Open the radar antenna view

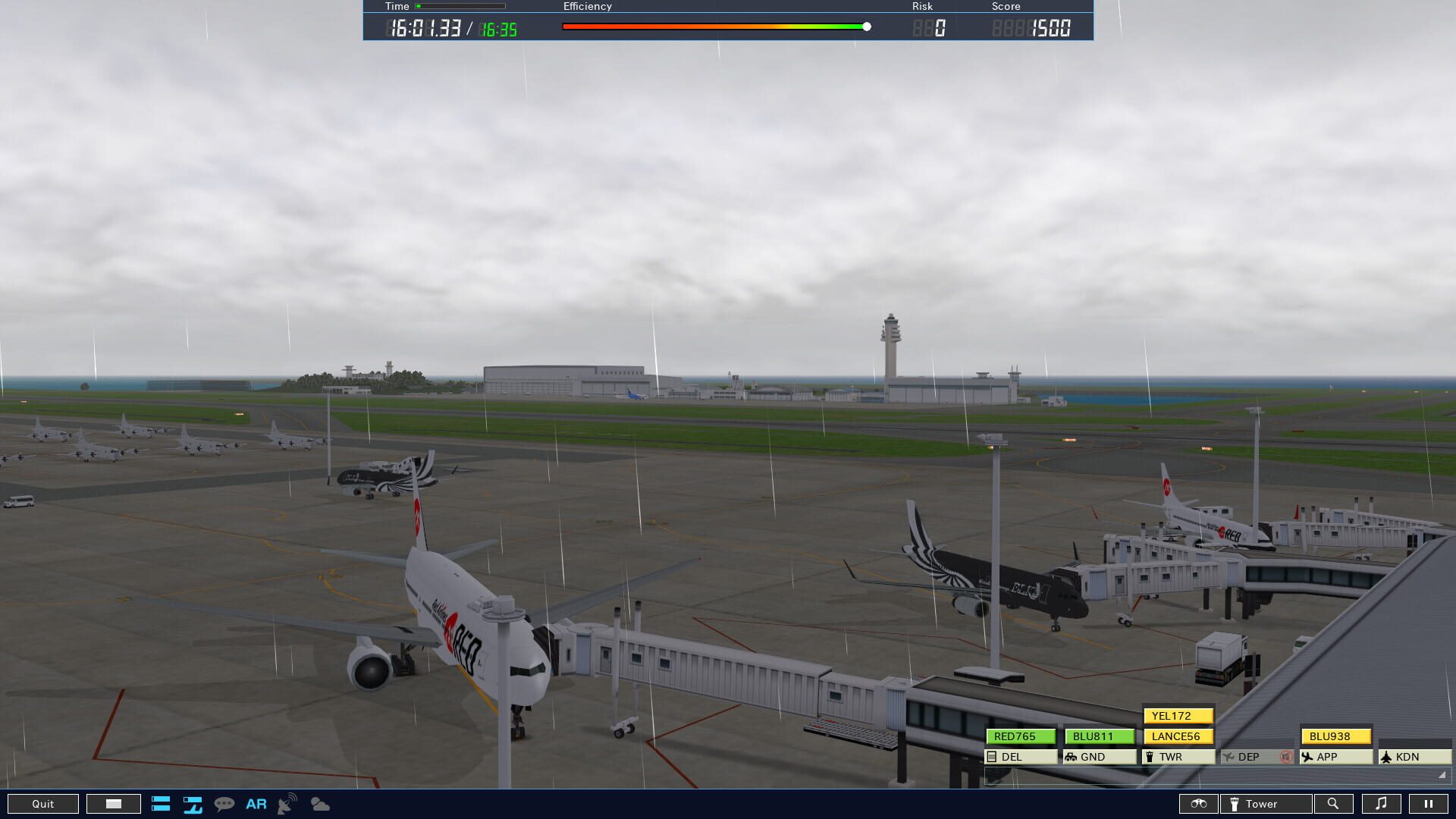pyautogui.click(x=287, y=804)
